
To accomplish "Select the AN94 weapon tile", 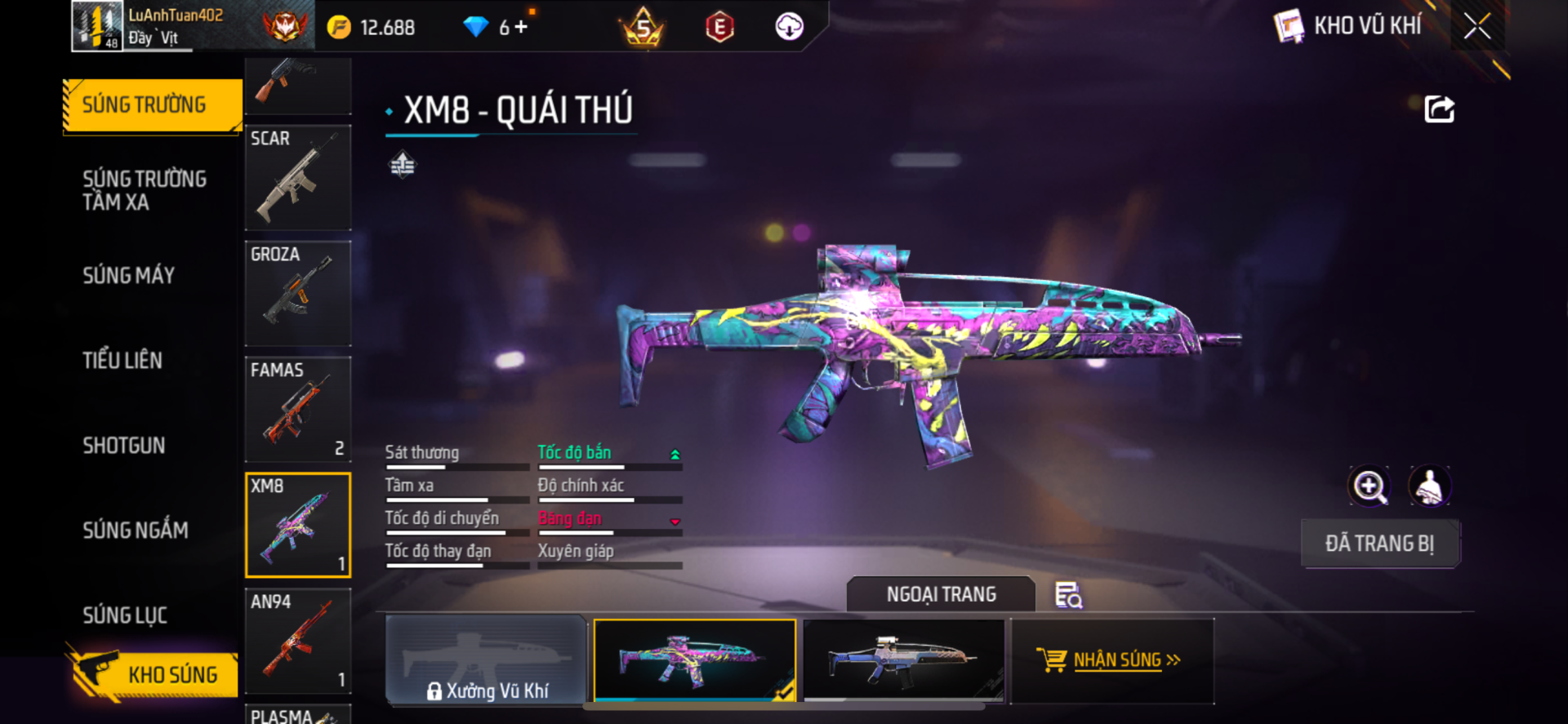I will 298,641.
